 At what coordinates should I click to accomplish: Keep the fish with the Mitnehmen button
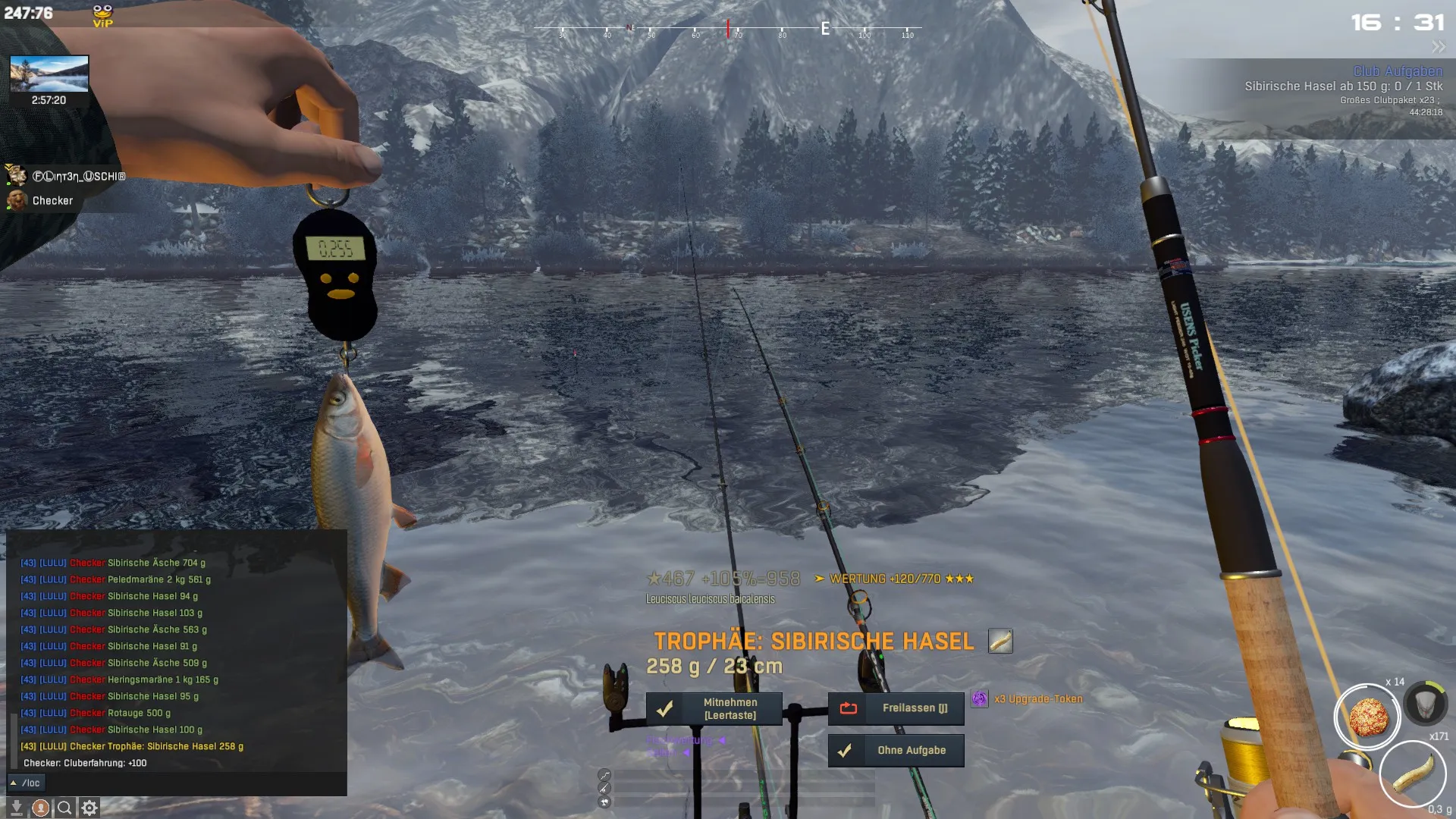(x=714, y=708)
